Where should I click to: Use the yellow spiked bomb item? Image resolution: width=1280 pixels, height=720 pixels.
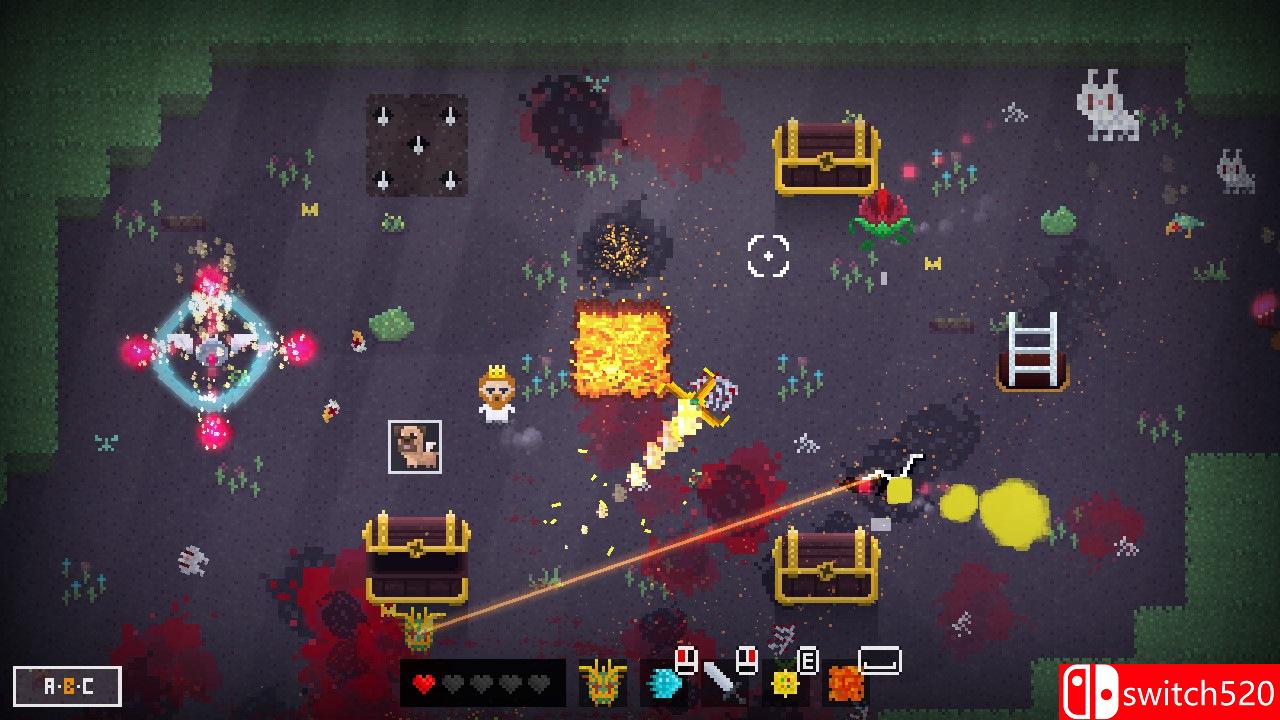(785, 684)
